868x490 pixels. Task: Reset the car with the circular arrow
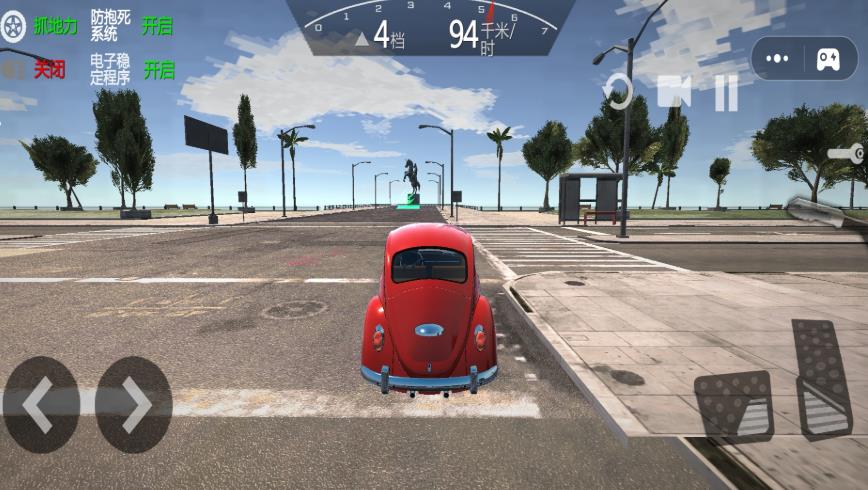[x=619, y=92]
